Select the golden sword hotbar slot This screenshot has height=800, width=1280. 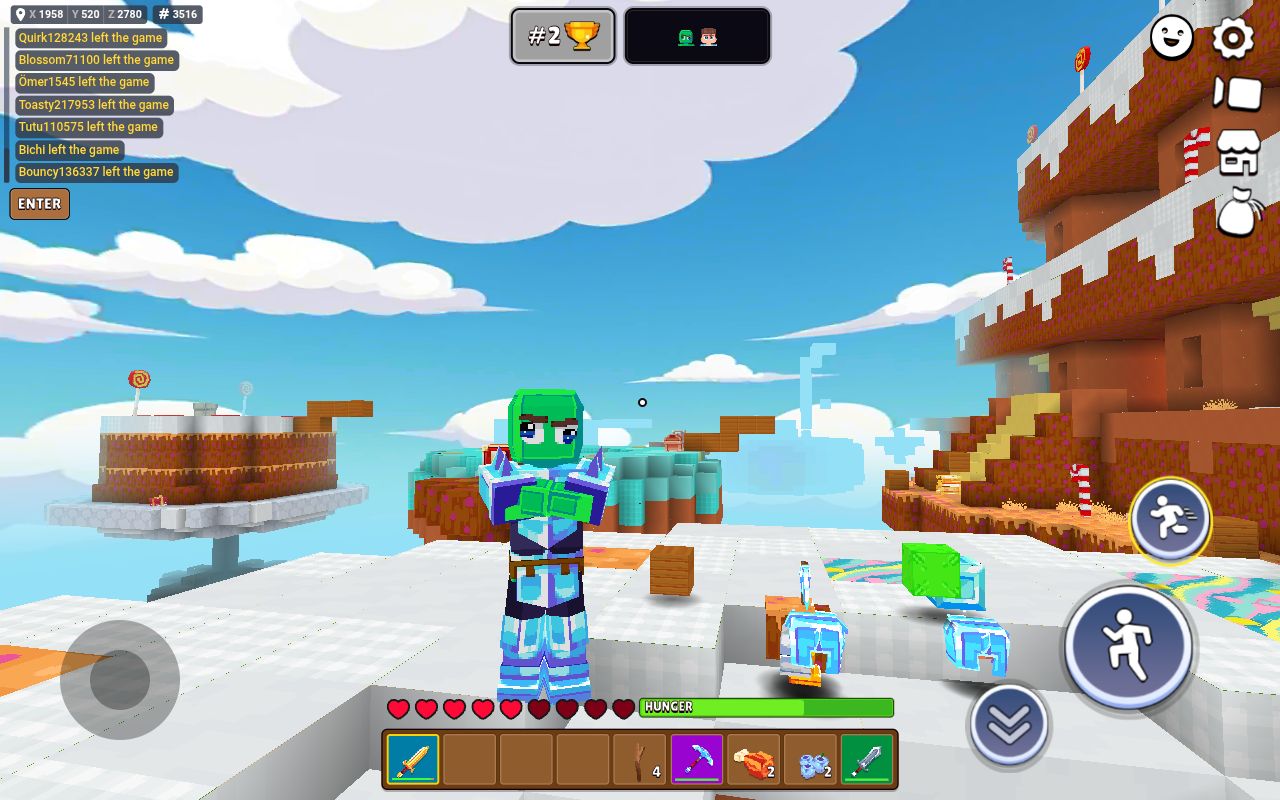(x=413, y=760)
